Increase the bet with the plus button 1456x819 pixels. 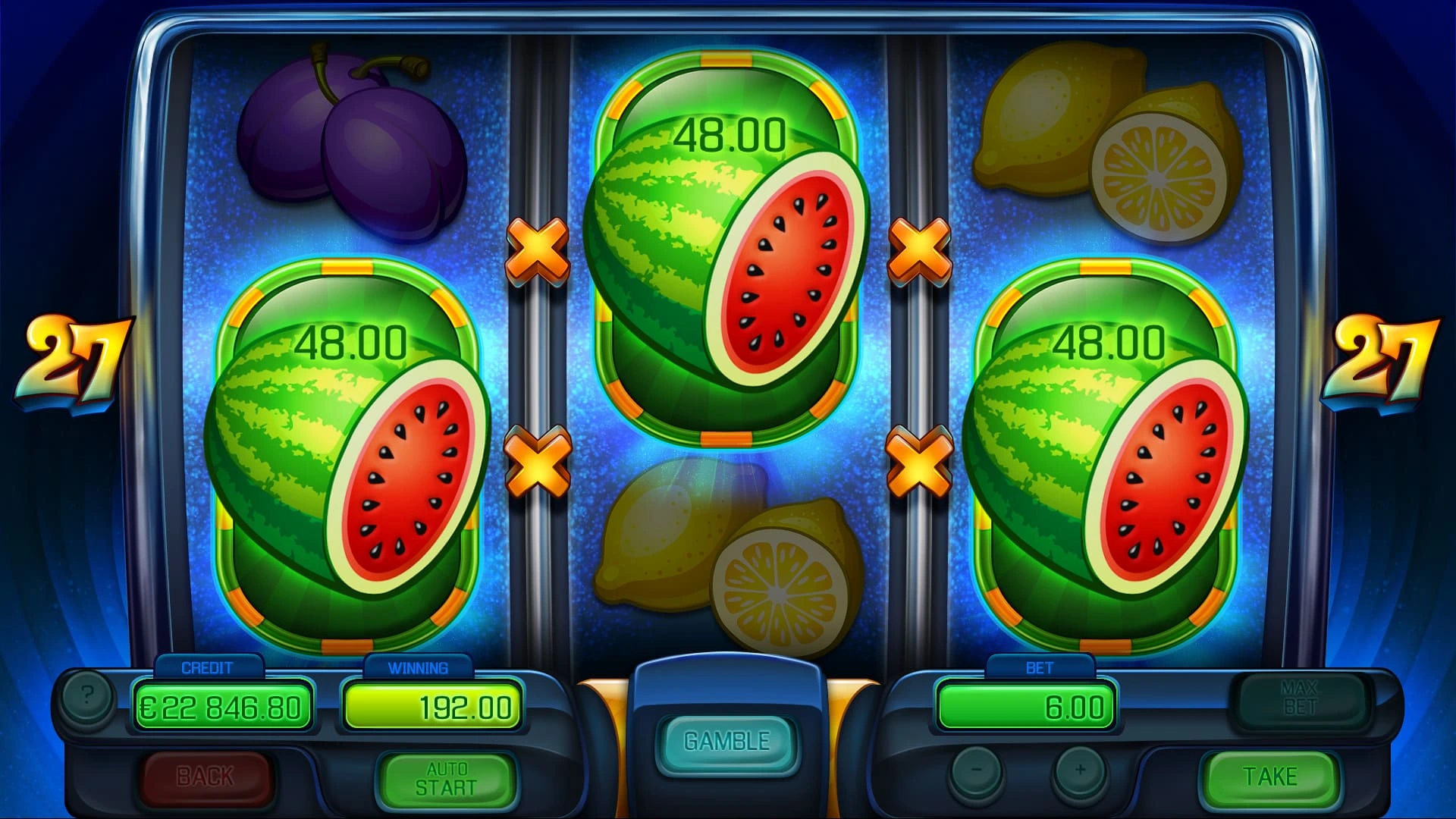point(1080,771)
